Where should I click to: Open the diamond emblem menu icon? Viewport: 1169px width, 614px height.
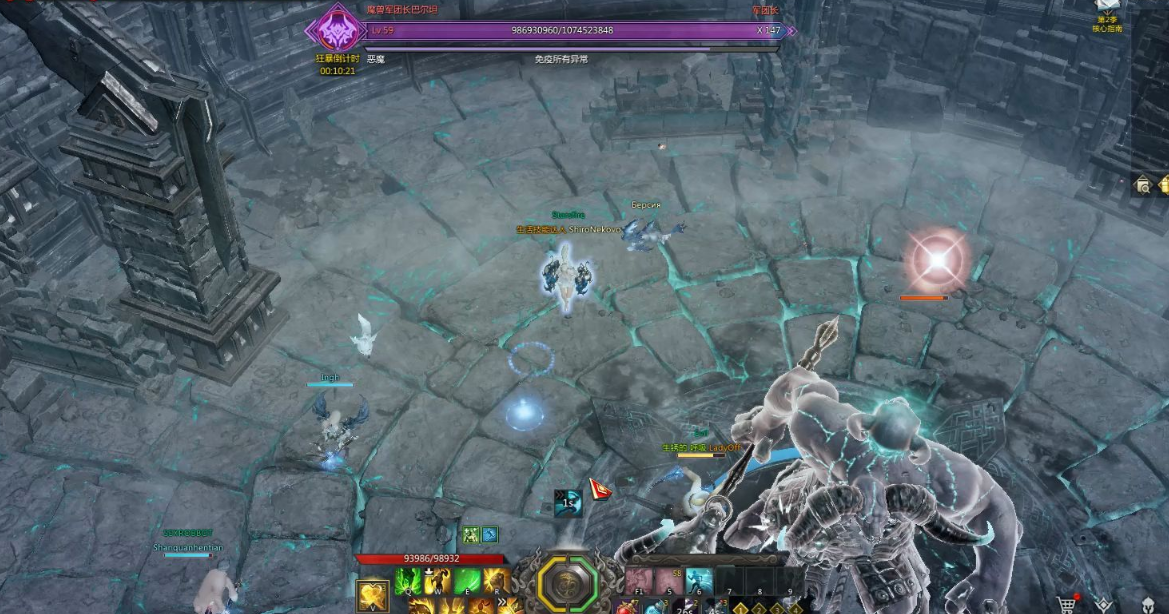coord(1104,605)
